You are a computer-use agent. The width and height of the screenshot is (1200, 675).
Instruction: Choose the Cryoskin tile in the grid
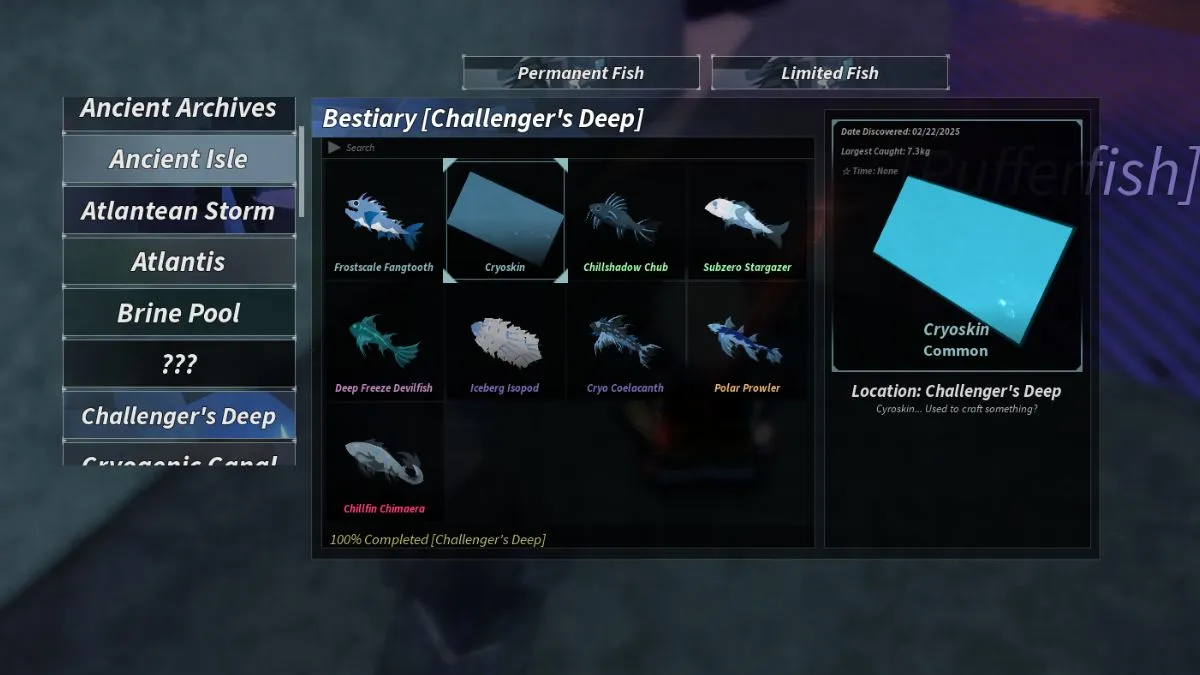pos(505,222)
